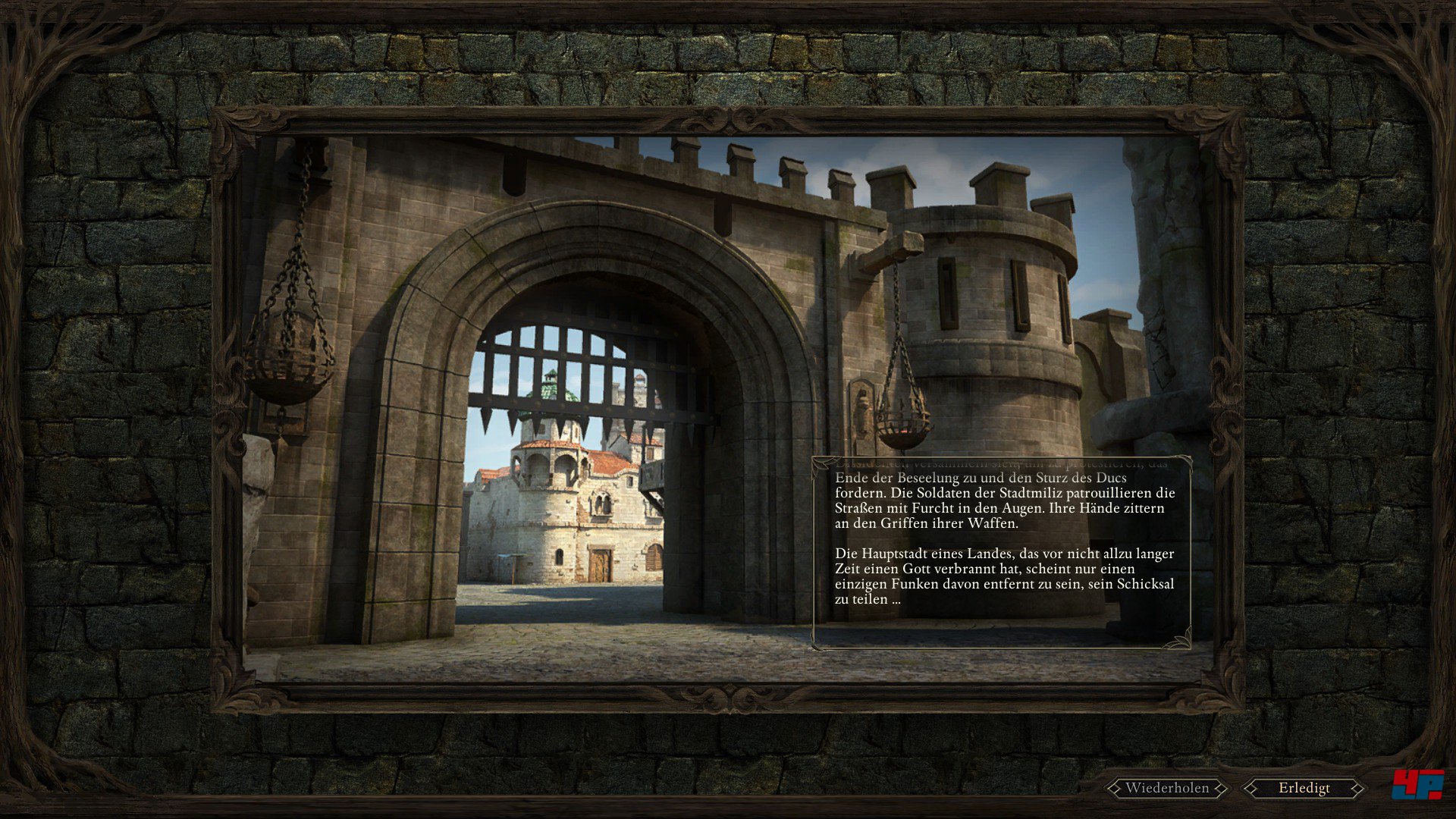
Task: Click the diamond ornament right of Erledigt
Action: click(x=1357, y=788)
